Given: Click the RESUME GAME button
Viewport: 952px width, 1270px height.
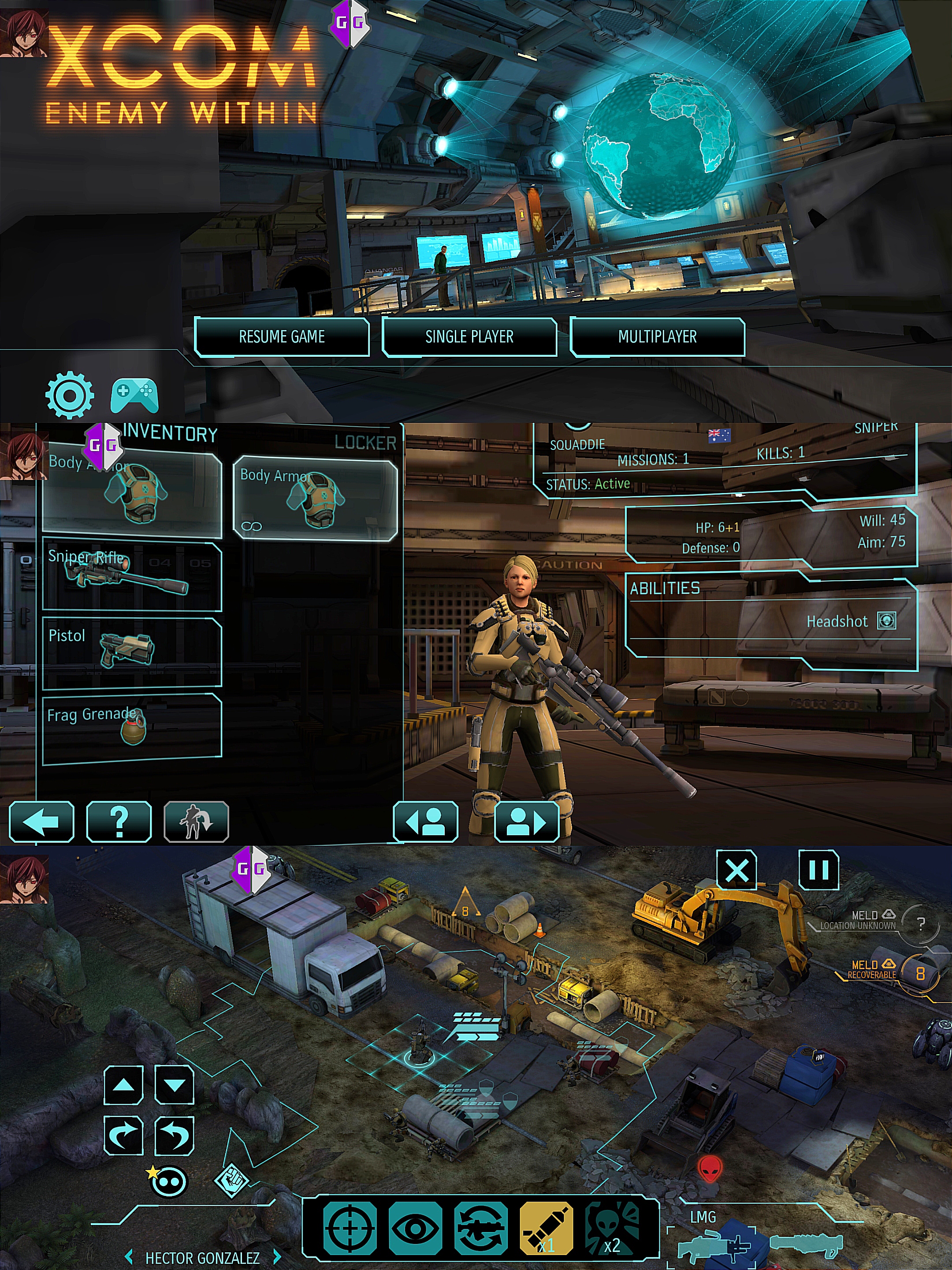Looking at the screenshot, I should pos(281,337).
